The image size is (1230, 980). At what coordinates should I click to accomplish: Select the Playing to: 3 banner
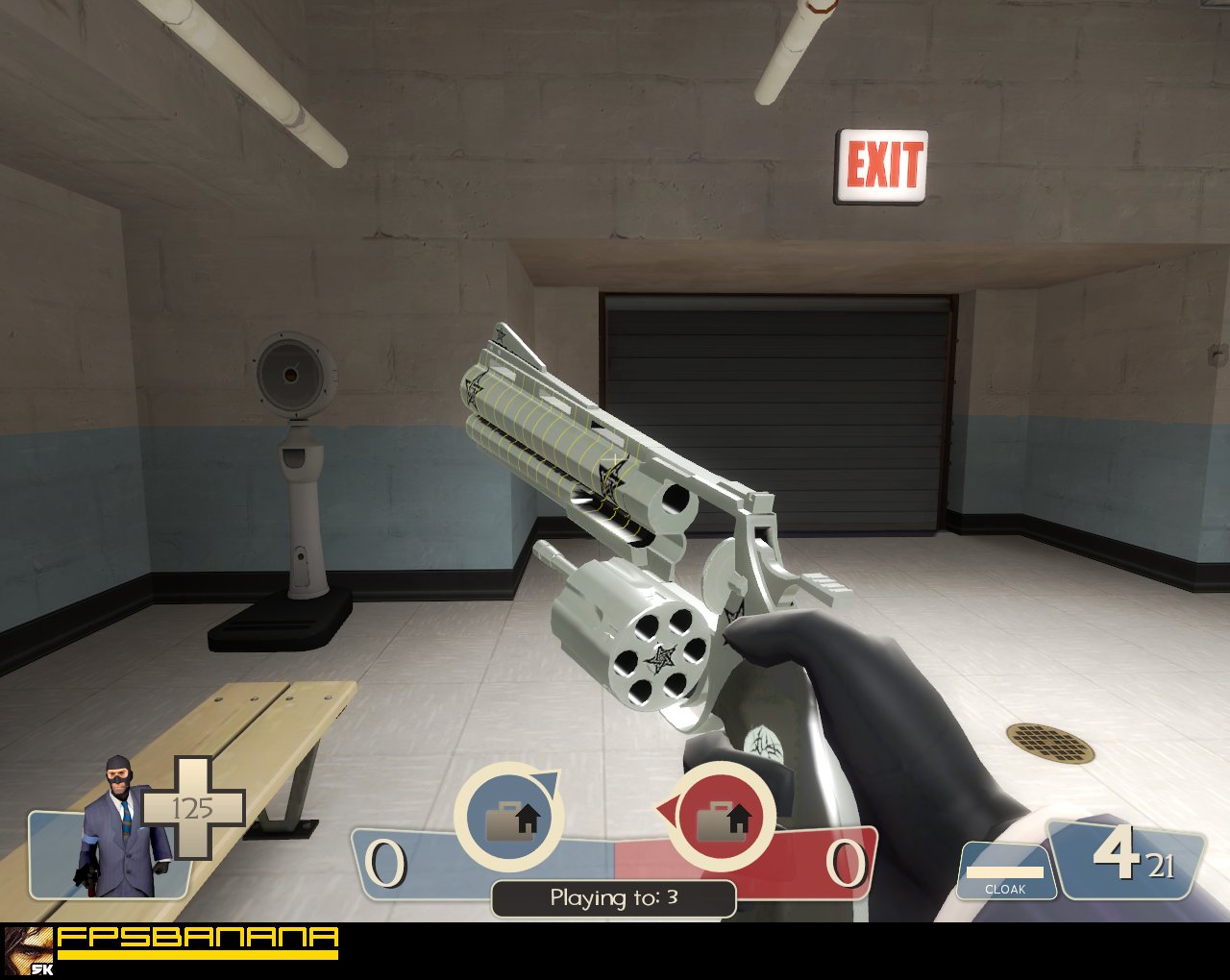tap(612, 899)
